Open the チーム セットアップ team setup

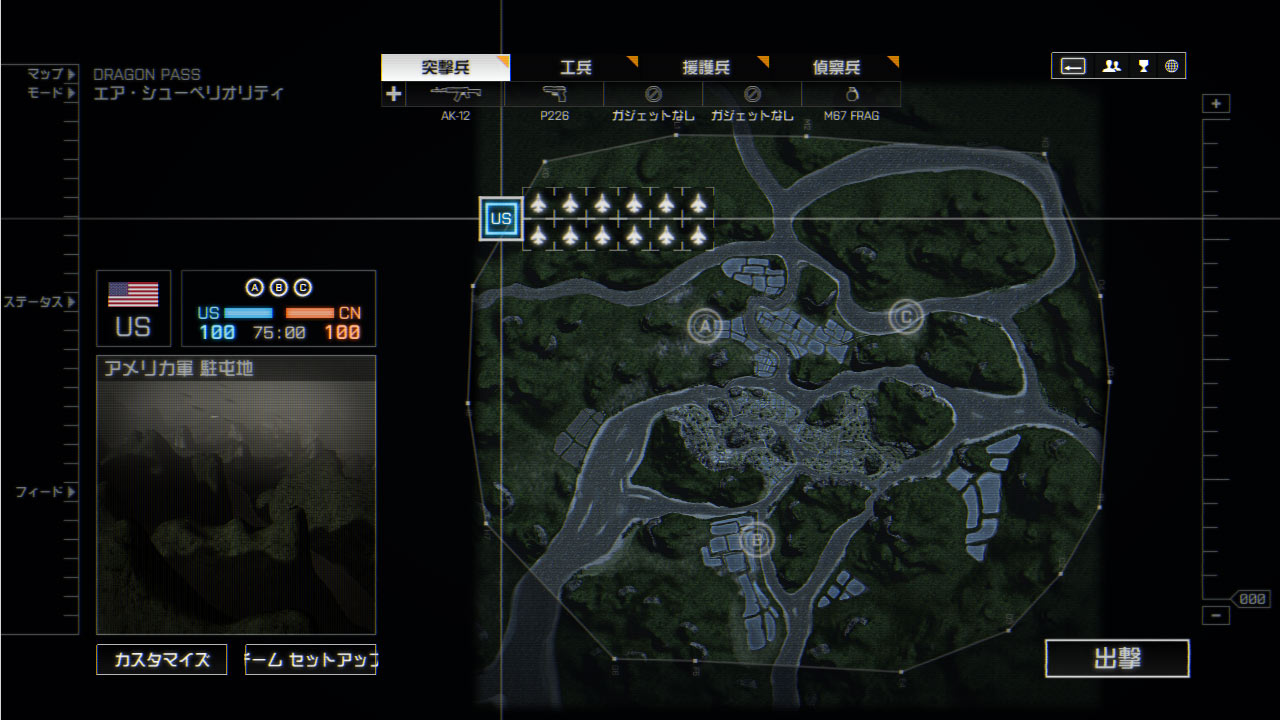coord(310,660)
